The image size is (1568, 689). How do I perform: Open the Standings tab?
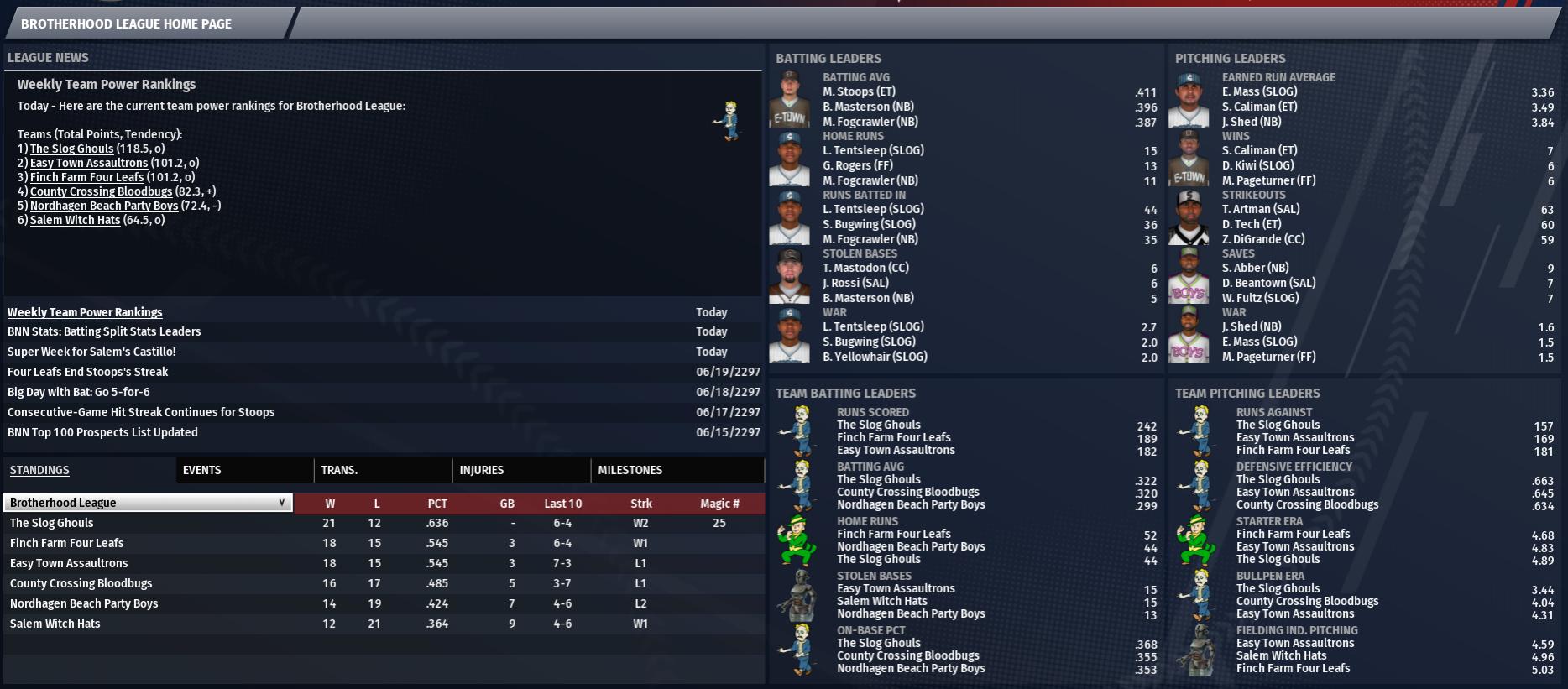(39, 470)
